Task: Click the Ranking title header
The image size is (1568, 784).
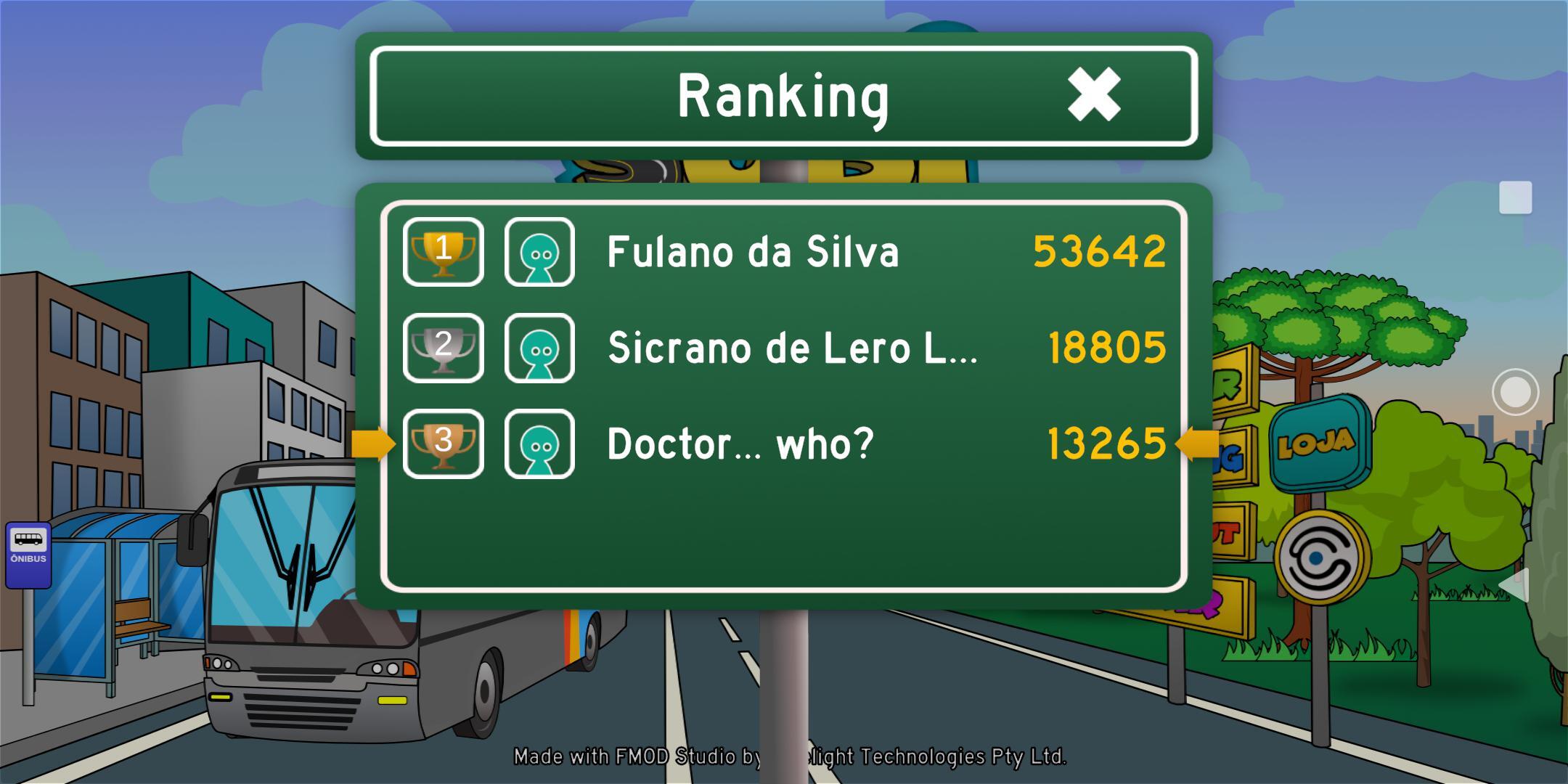Action: pyautogui.click(x=784, y=94)
